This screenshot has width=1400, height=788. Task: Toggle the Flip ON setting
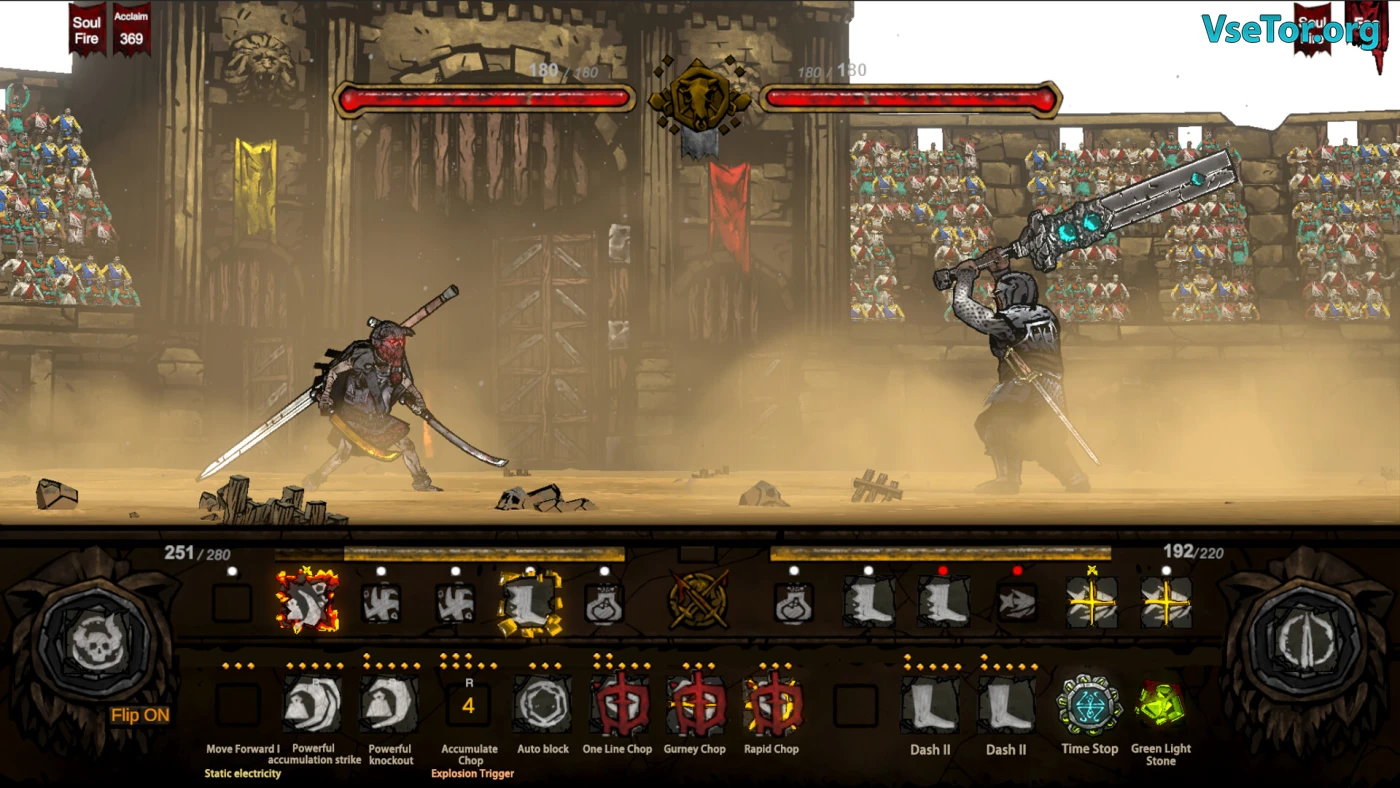(x=139, y=715)
